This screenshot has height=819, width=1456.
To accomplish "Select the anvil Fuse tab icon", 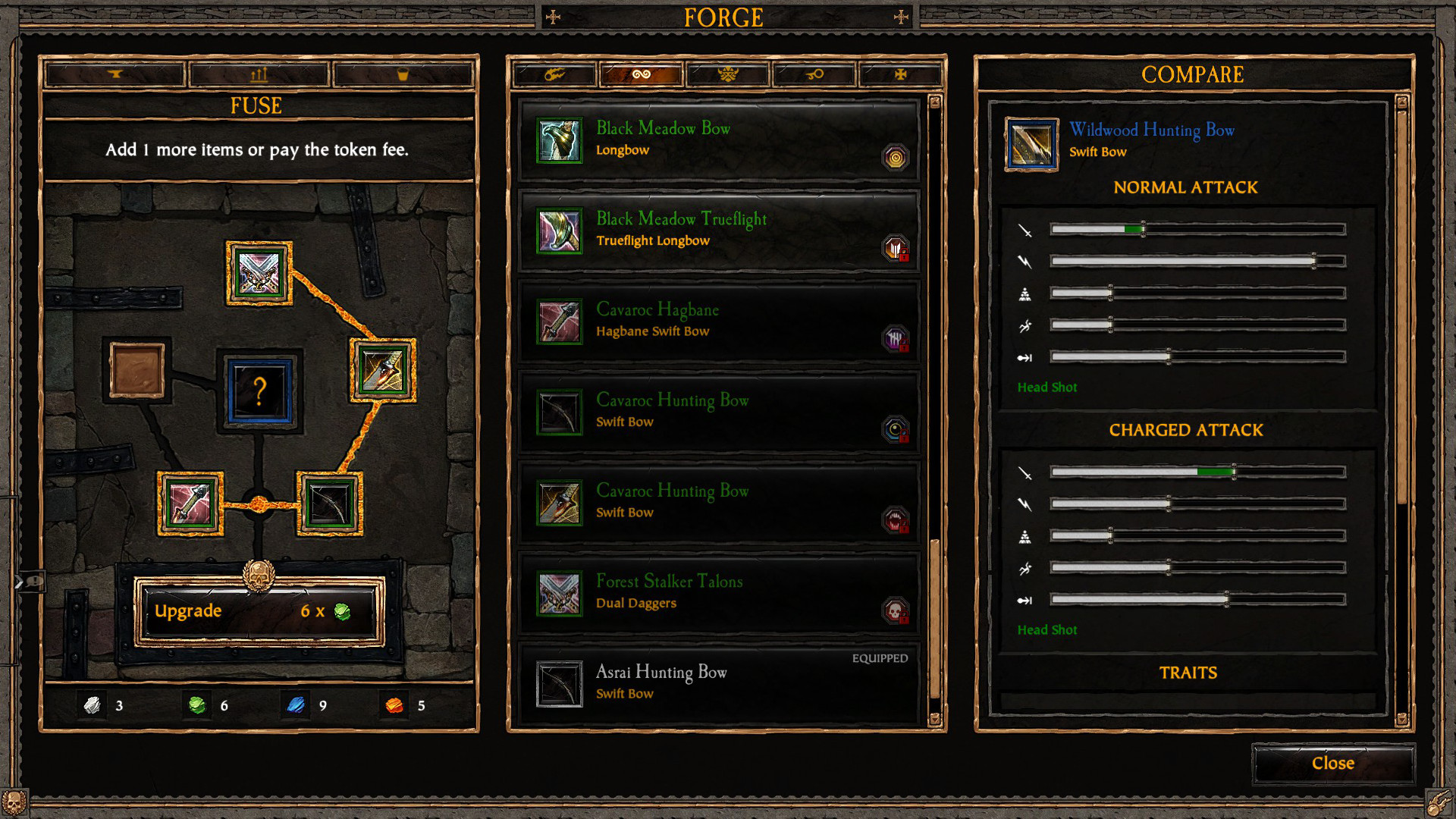I will pyautogui.click(x=114, y=74).
